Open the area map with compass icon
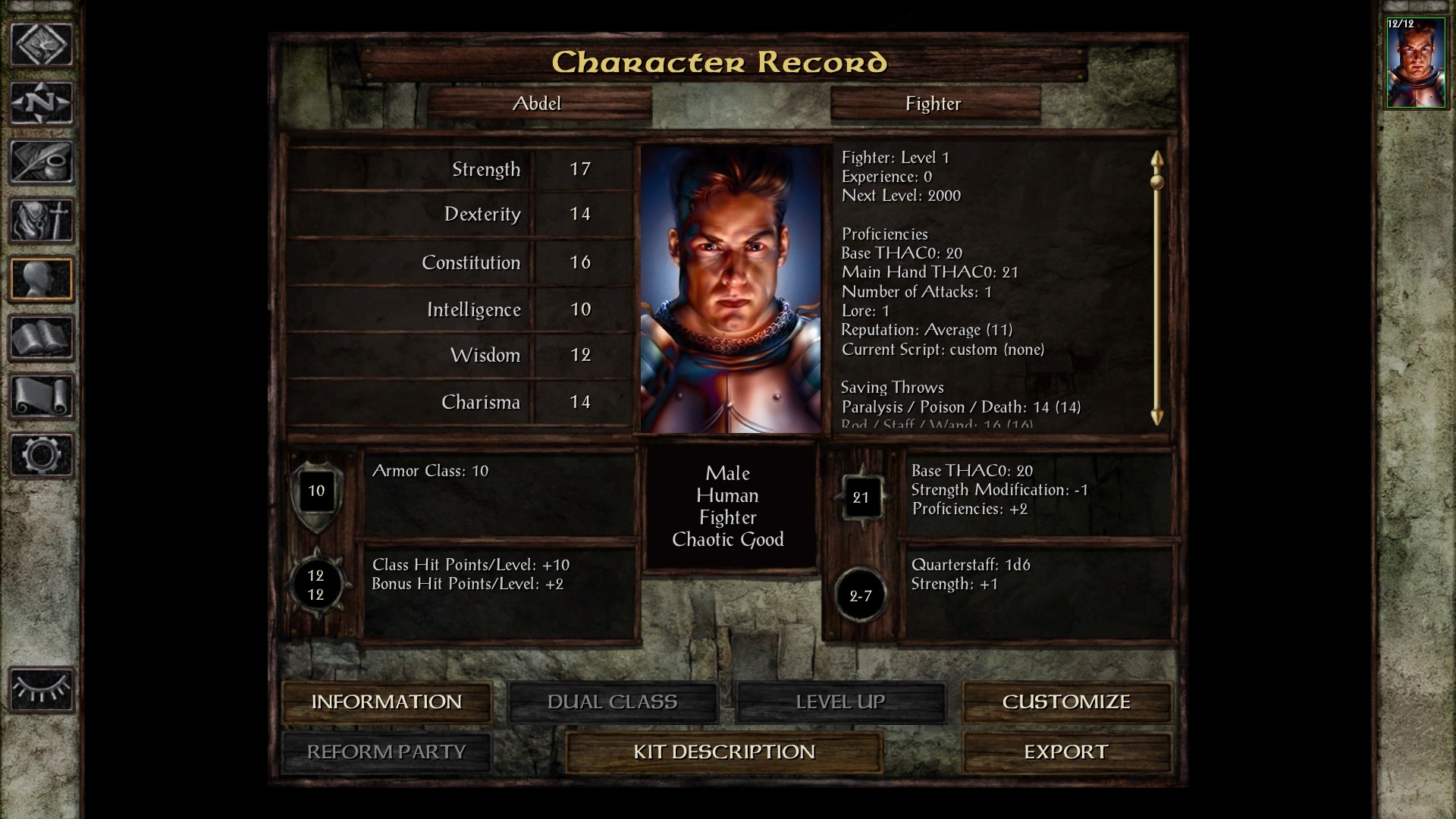Viewport: 1456px width, 819px height. [42, 102]
